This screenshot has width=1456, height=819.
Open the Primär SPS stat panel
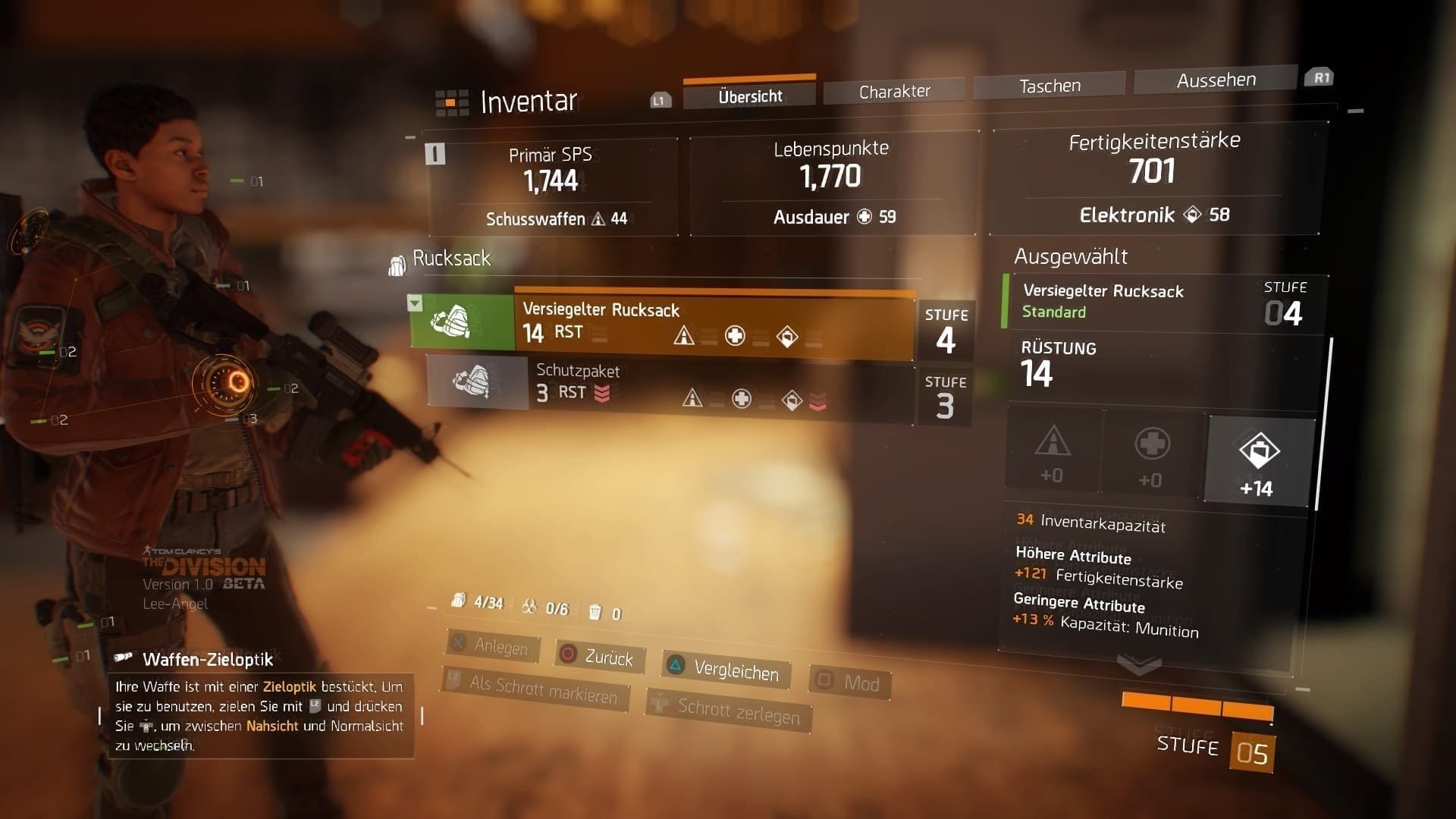553,186
